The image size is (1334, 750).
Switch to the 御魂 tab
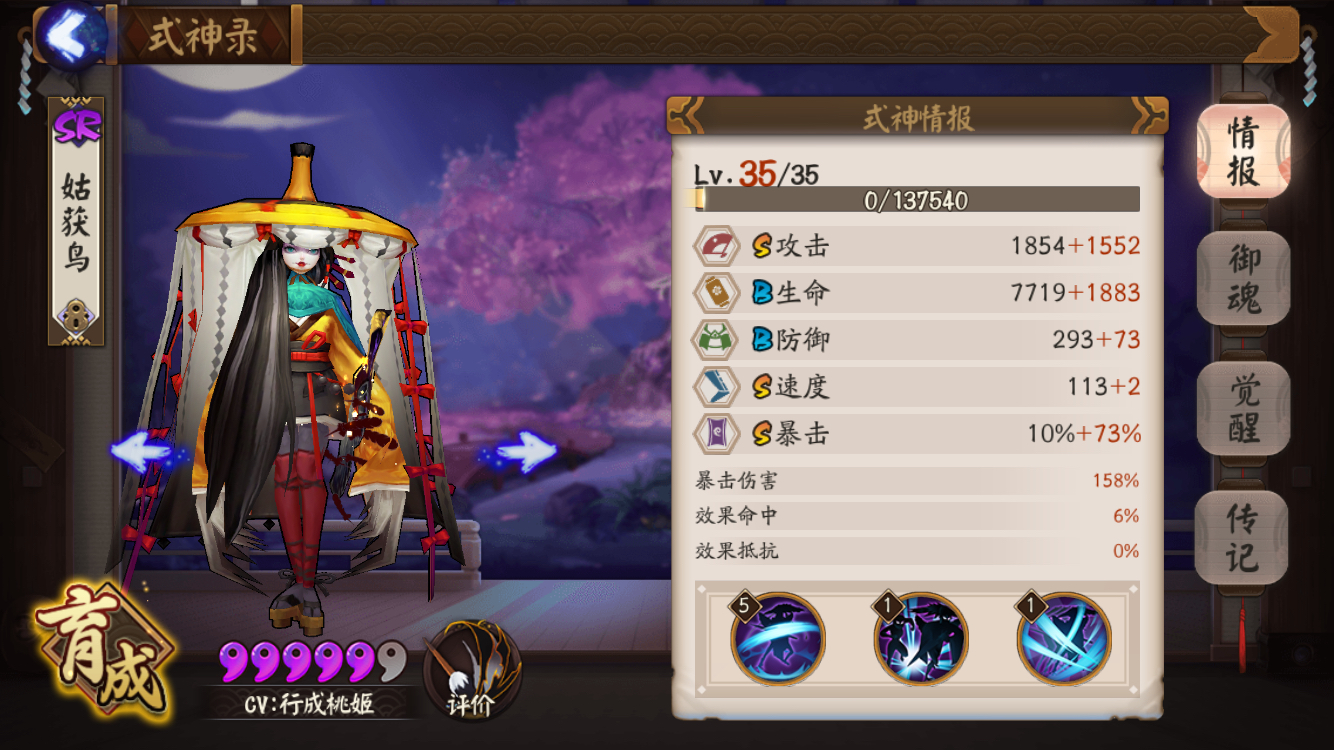[1243, 280]
